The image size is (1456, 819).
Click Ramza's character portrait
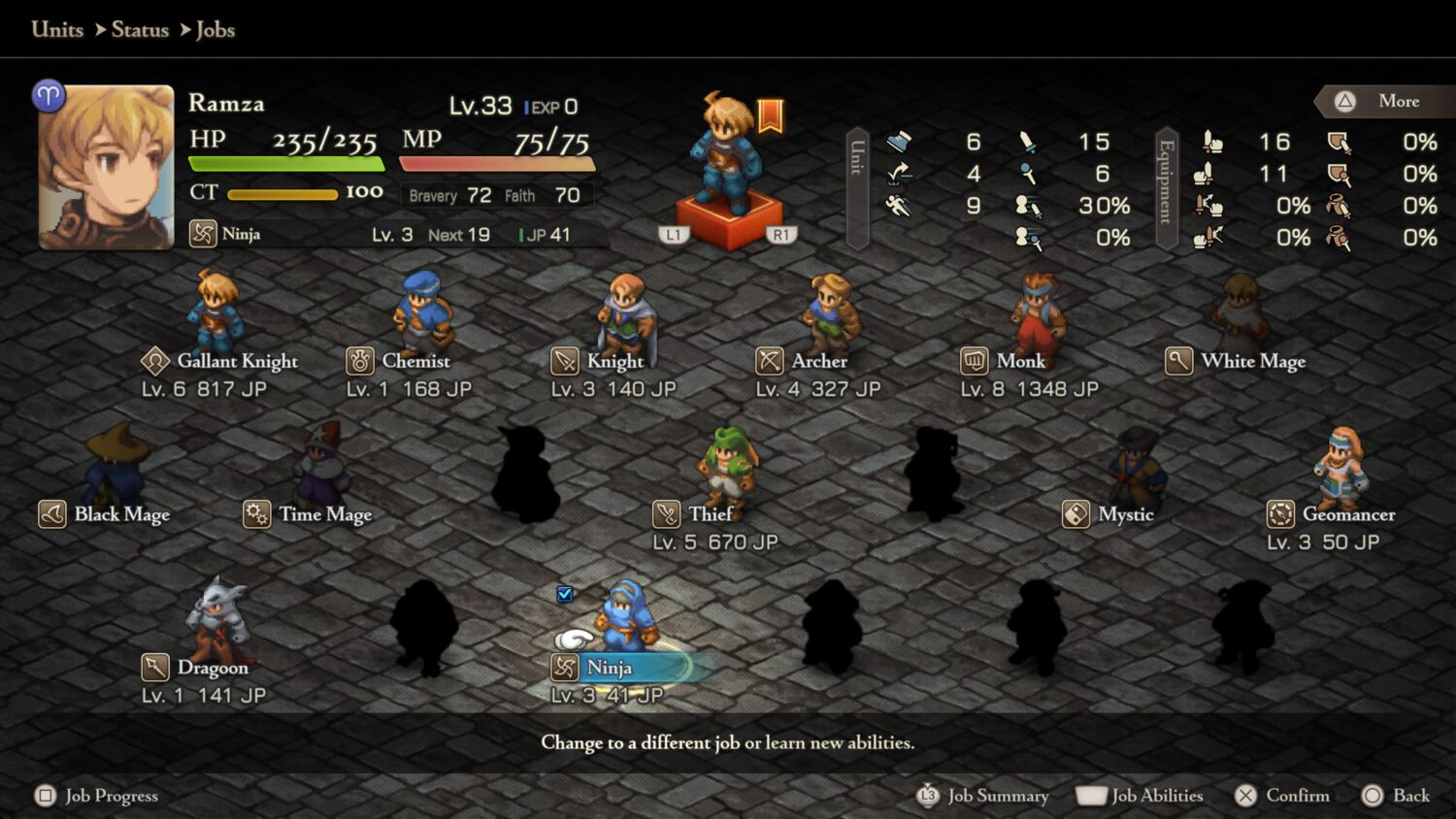[x=107, y=168]
